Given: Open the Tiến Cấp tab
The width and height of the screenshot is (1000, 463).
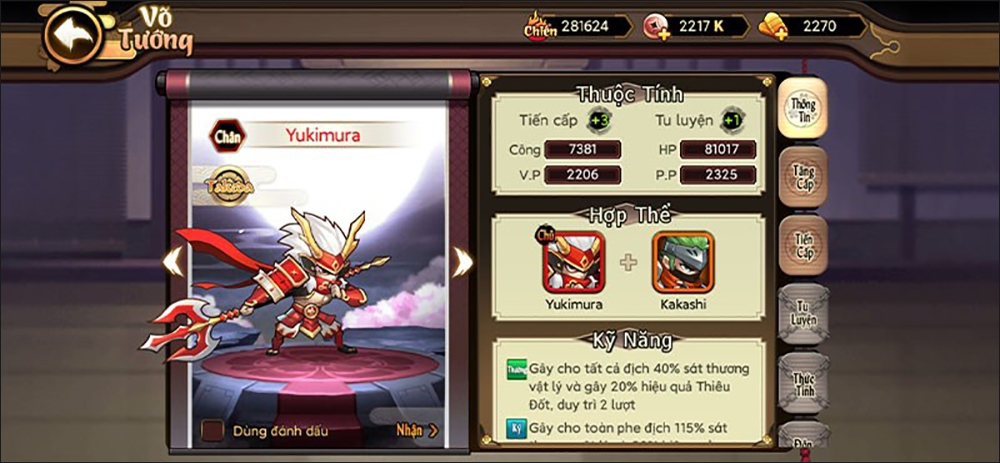Looking at the screenshot, I should click(x=803, y=246).
